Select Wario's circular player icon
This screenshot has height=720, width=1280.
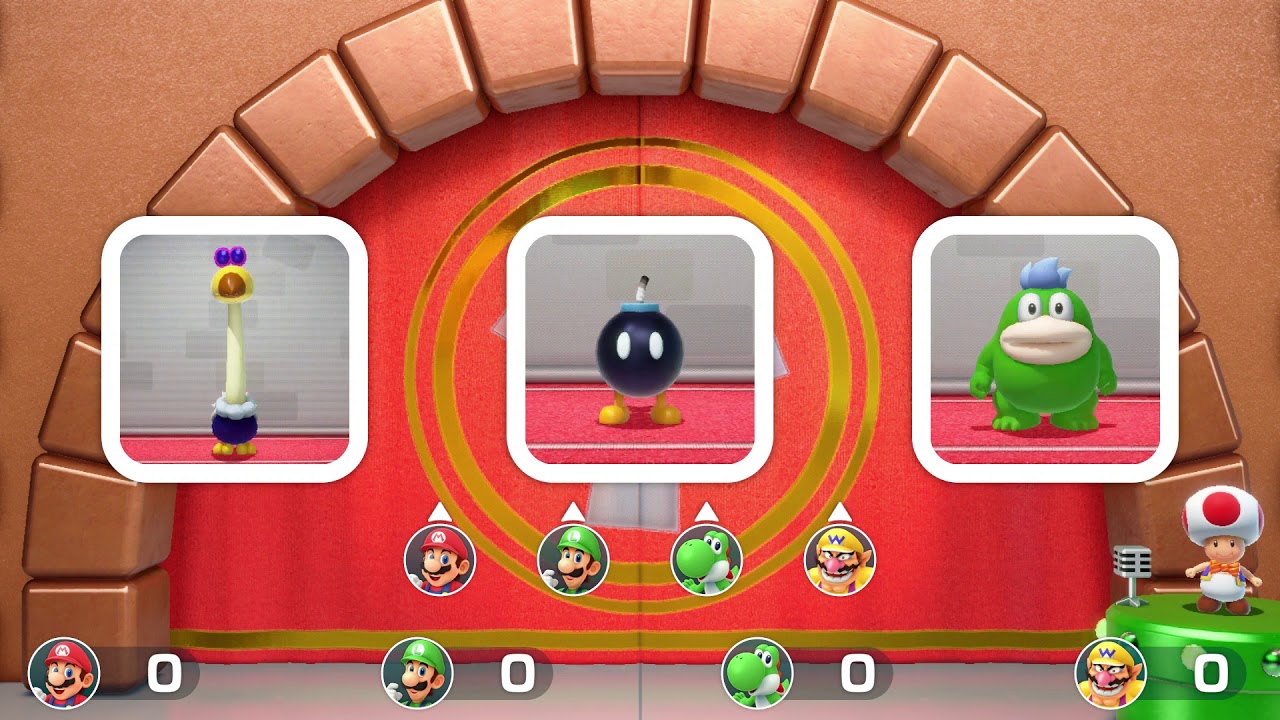841,558
